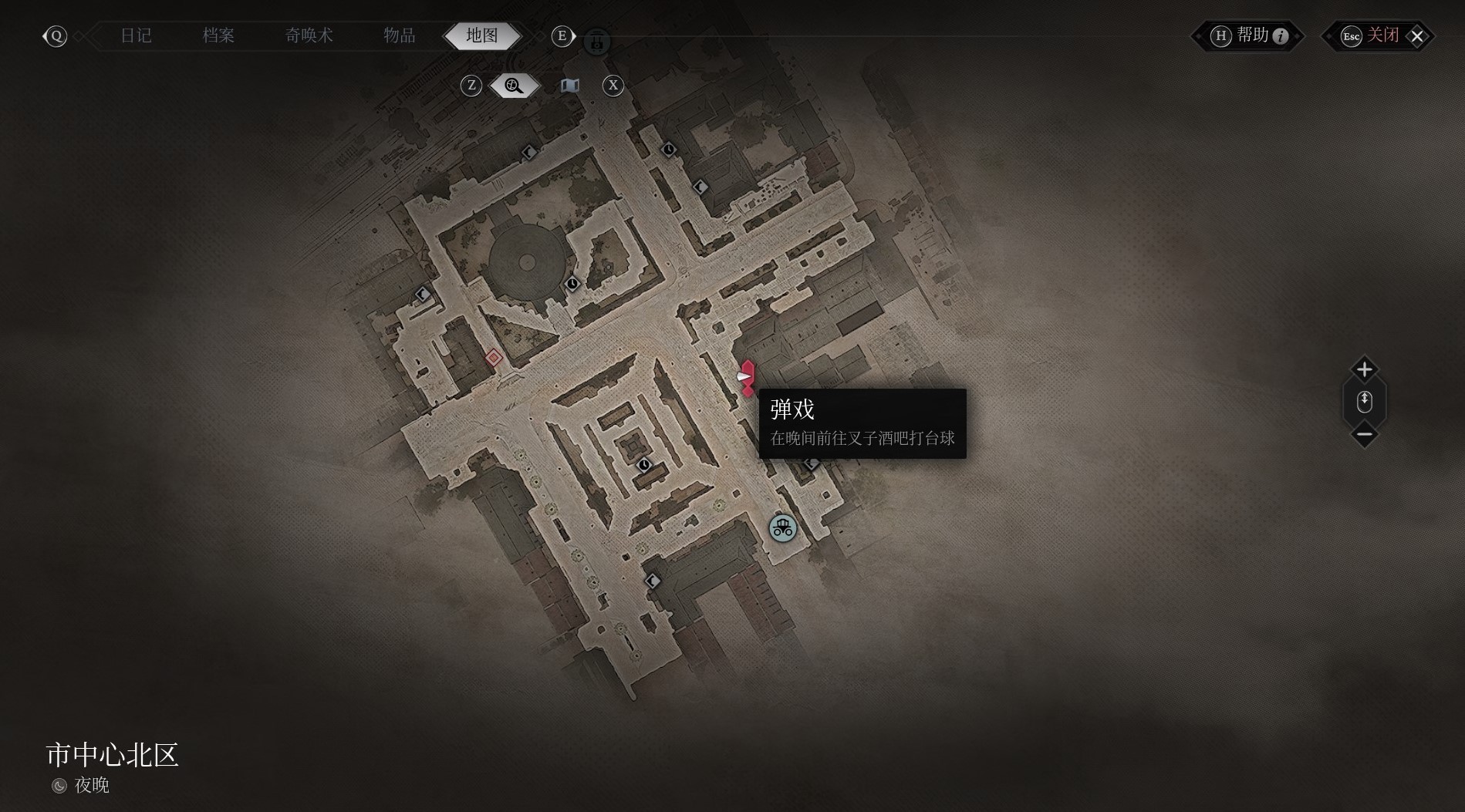Open the 帮助 help panel
1465x812 pixels.
(x=1251, y=35)
